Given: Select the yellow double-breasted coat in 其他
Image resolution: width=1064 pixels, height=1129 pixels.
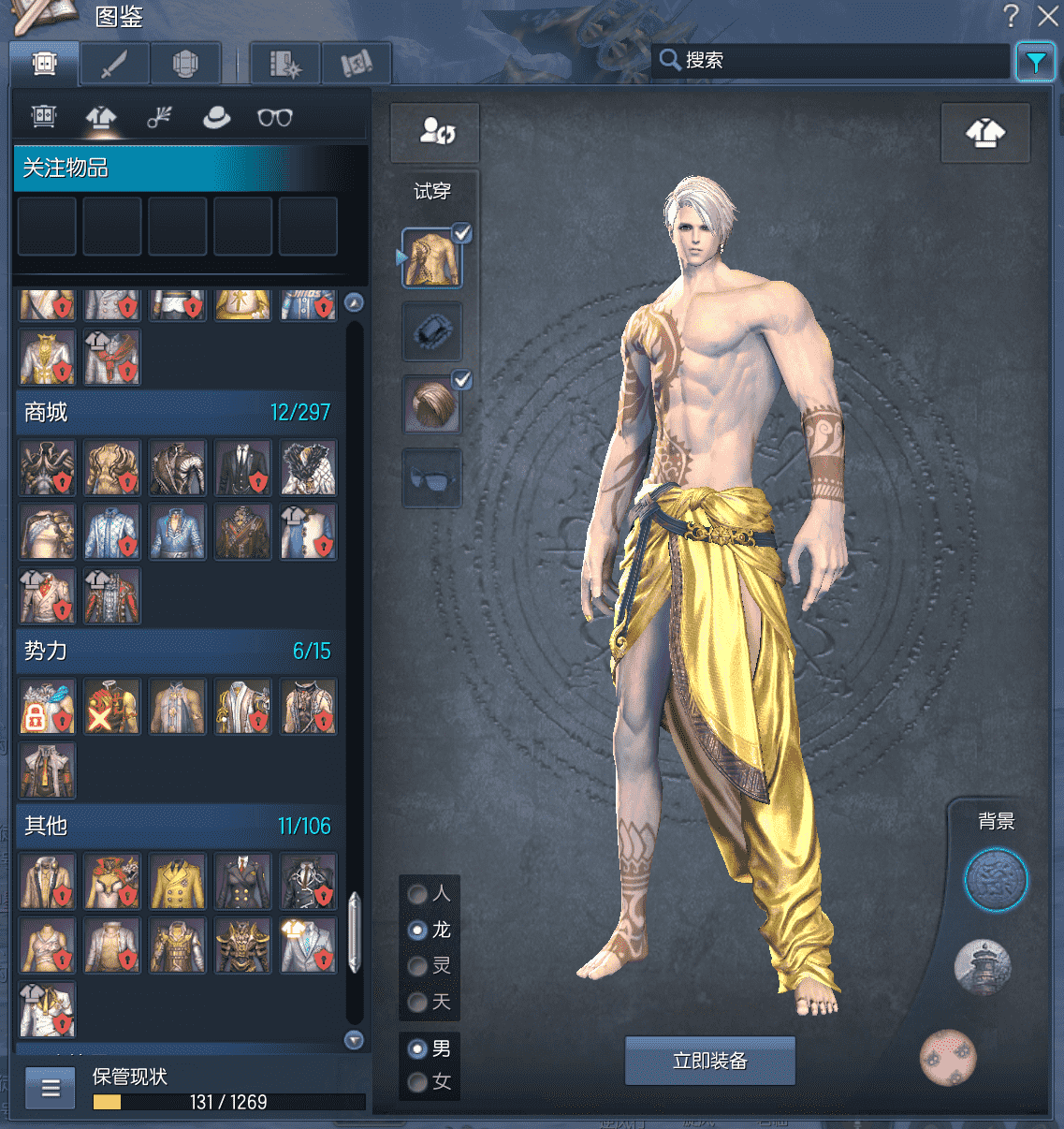Looking at the screenshot, I should 177,882.
